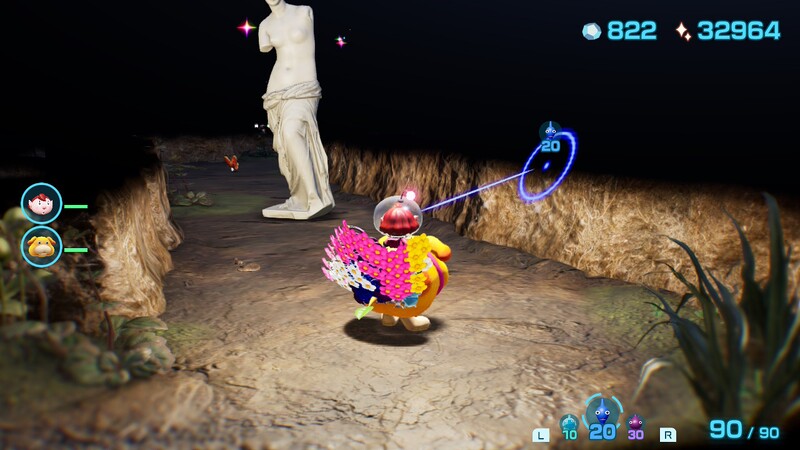Switch to the Purple Pikmin squad icon
This screenshot has width=800, height=450.
tap(635, 424)
